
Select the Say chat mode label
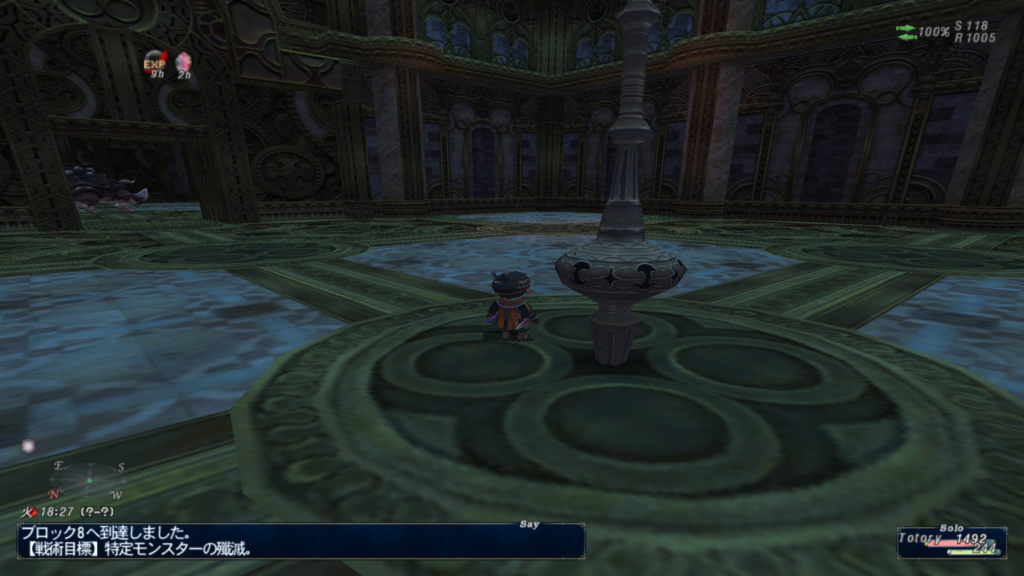(x=530, y=523)
